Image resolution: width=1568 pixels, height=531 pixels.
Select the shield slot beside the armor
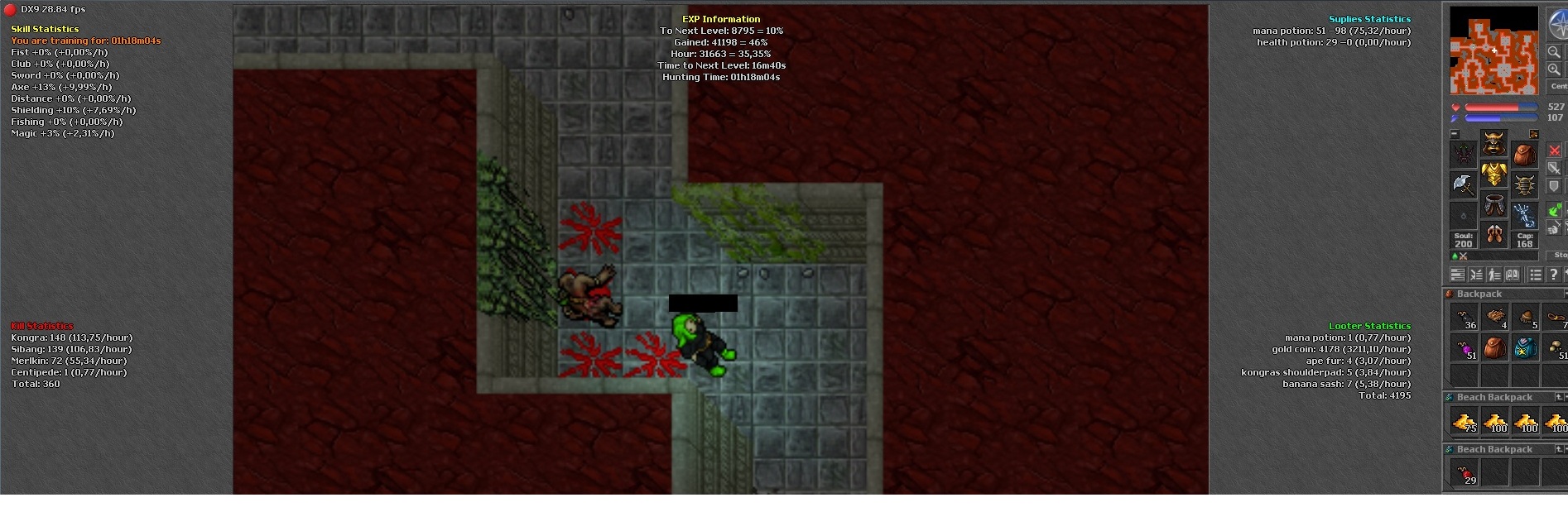(x=1524, y=184)
